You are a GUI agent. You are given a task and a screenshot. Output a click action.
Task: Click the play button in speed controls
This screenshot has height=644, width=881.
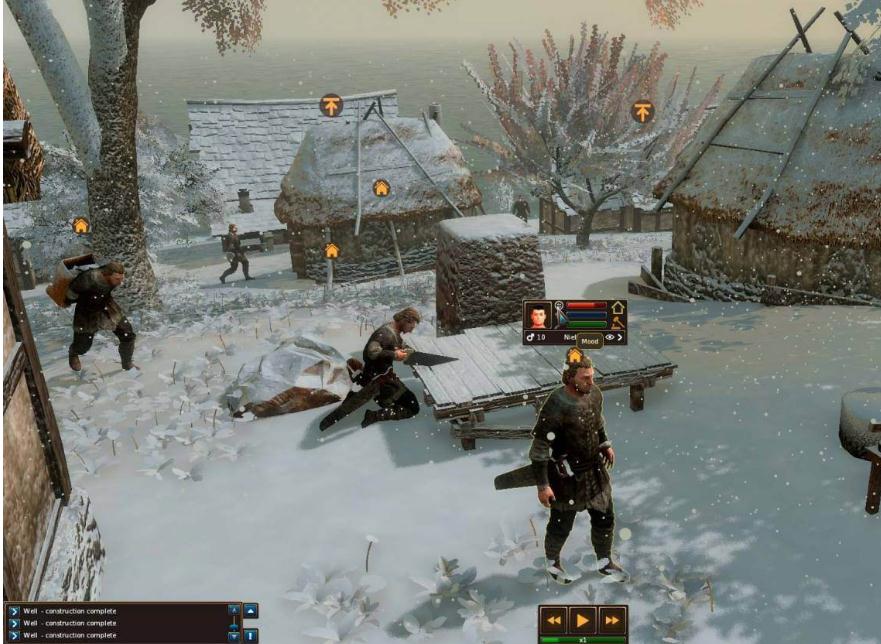pos(583,619)
